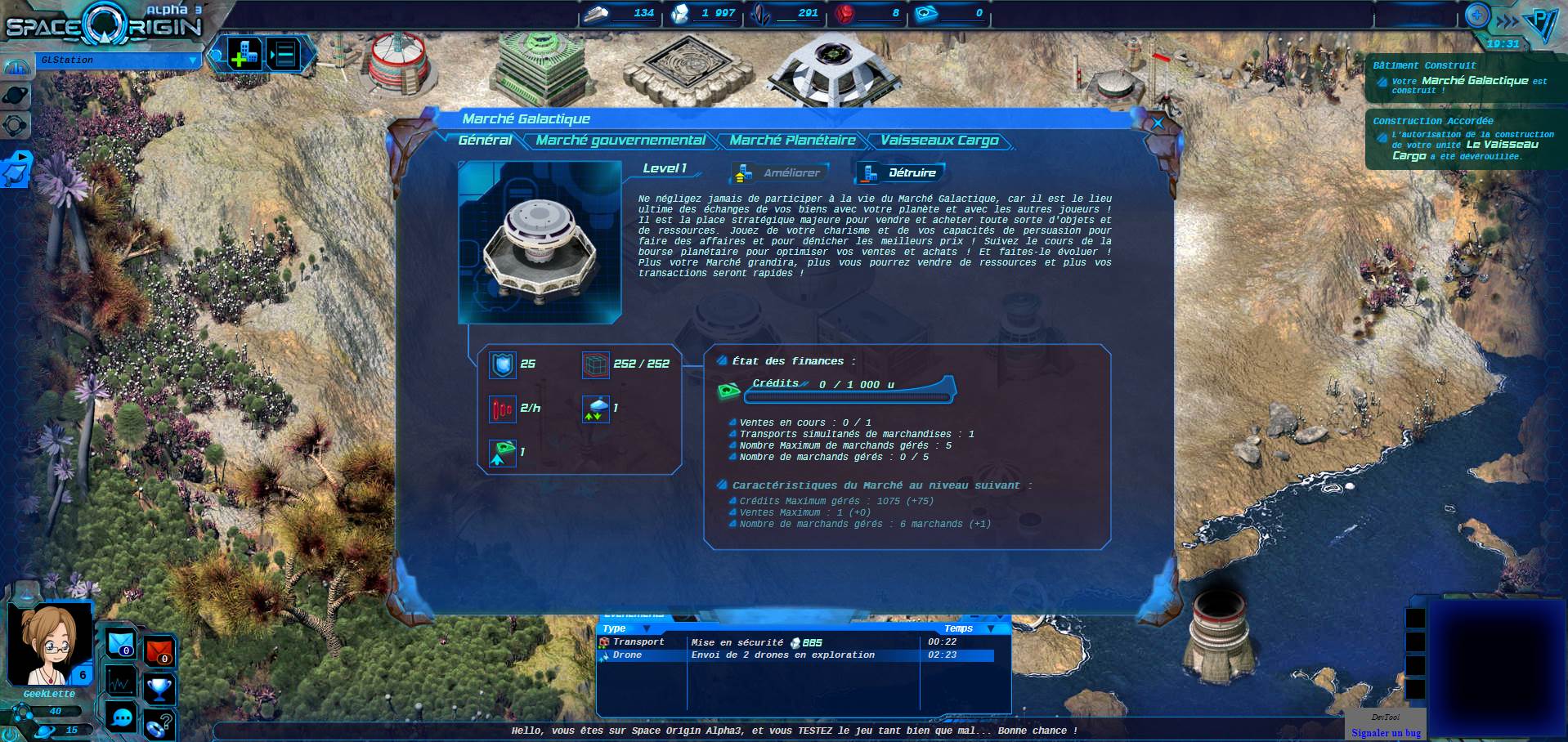The width and height of the screenshot is (1568, 742).
Task: Open the planet view icon
Action: pyautogui.click(x=16, y=96)
